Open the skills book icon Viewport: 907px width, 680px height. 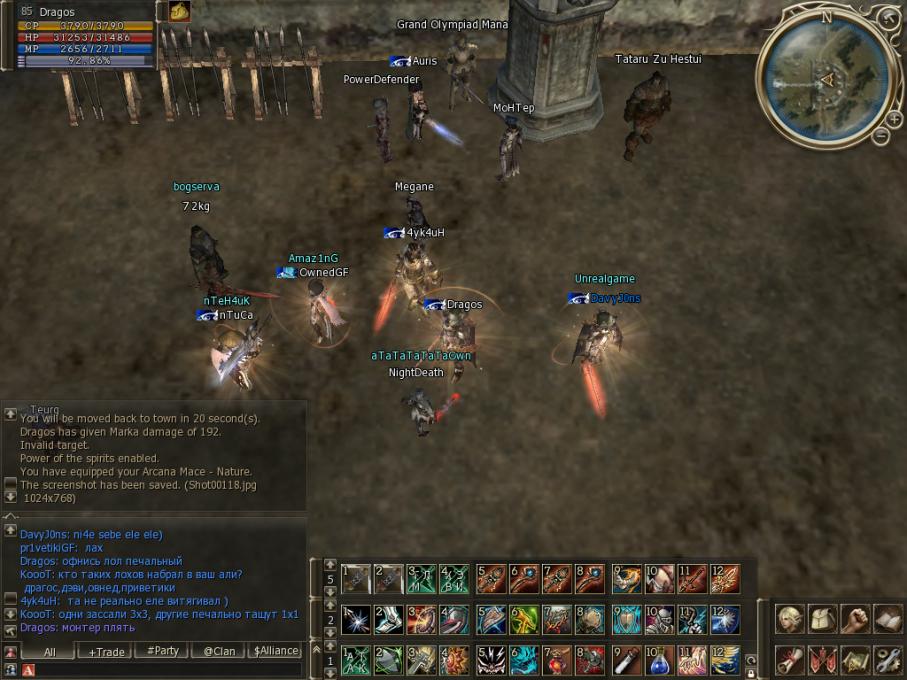[887, 619]
